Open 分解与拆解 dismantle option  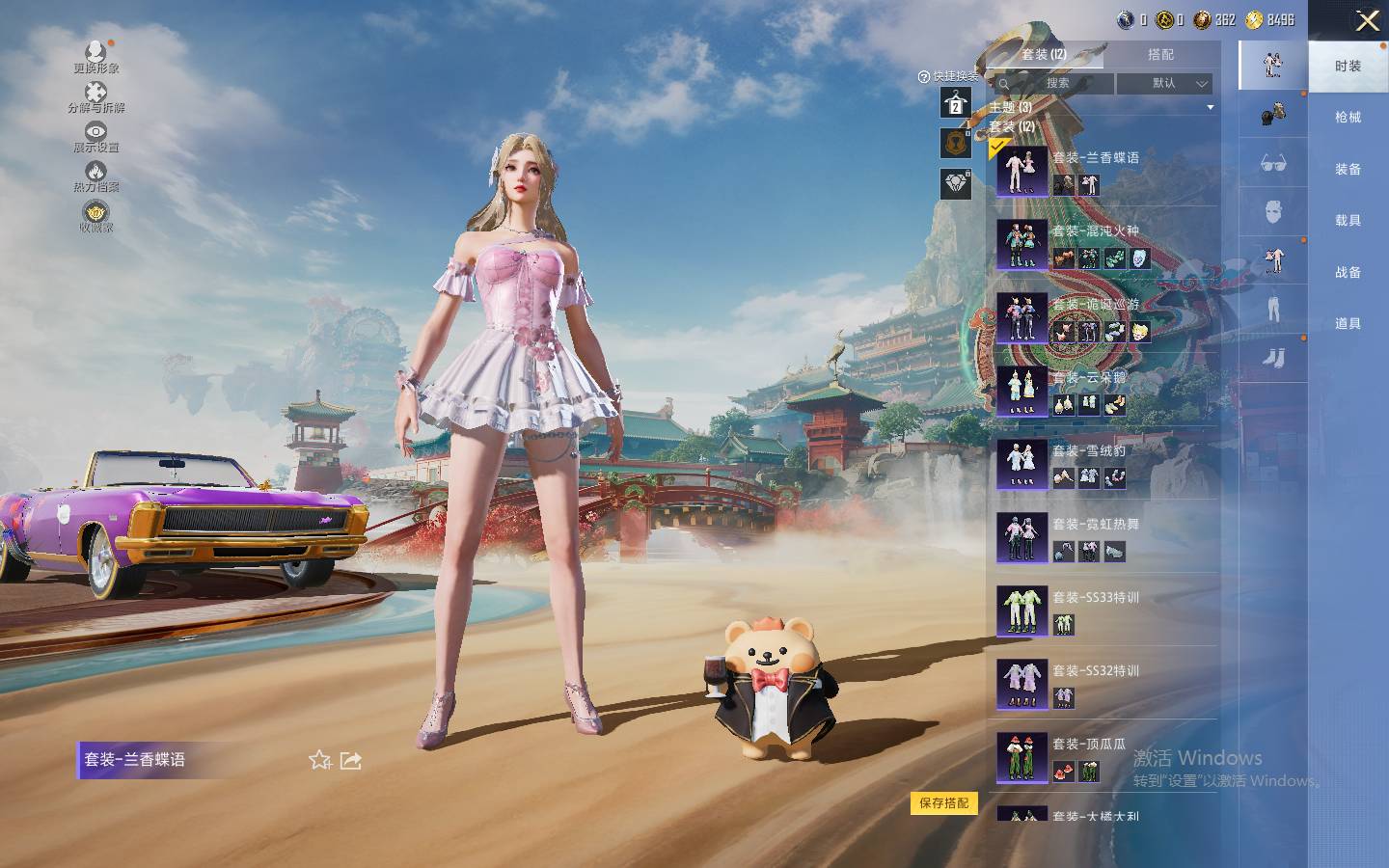pyautogui.click(x=95, y=96)
